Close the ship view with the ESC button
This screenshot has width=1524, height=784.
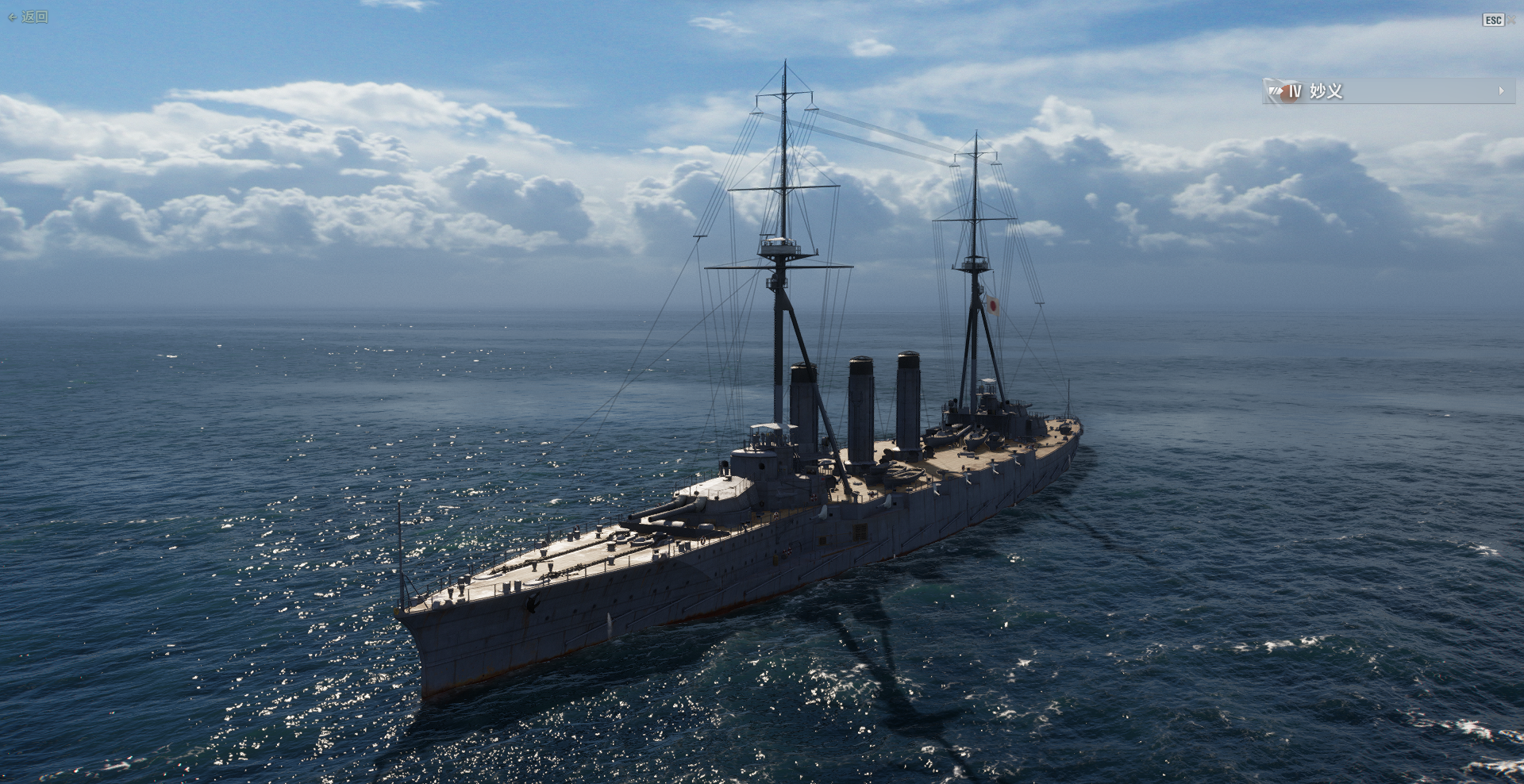tap(1493, 20)
